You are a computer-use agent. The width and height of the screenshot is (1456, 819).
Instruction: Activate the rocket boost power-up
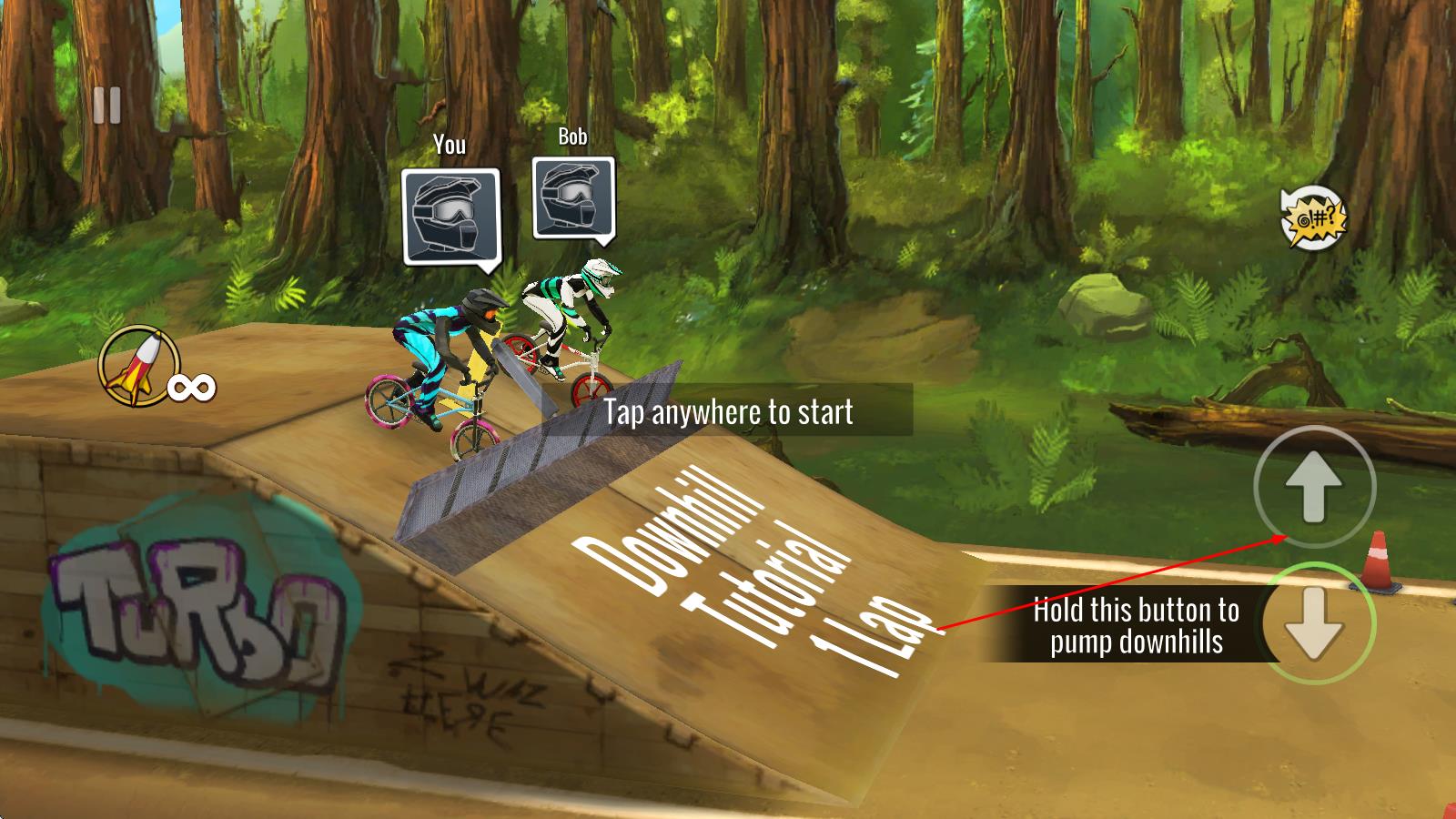(138, 366)
